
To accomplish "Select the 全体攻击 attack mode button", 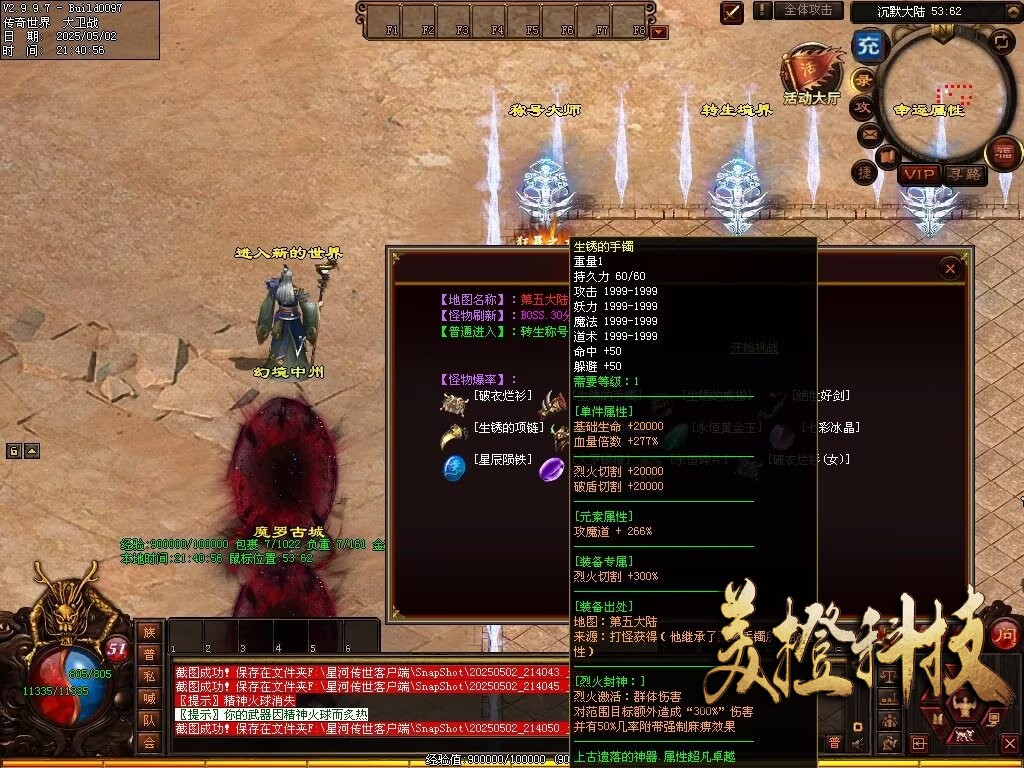I will tap(807, 10).
